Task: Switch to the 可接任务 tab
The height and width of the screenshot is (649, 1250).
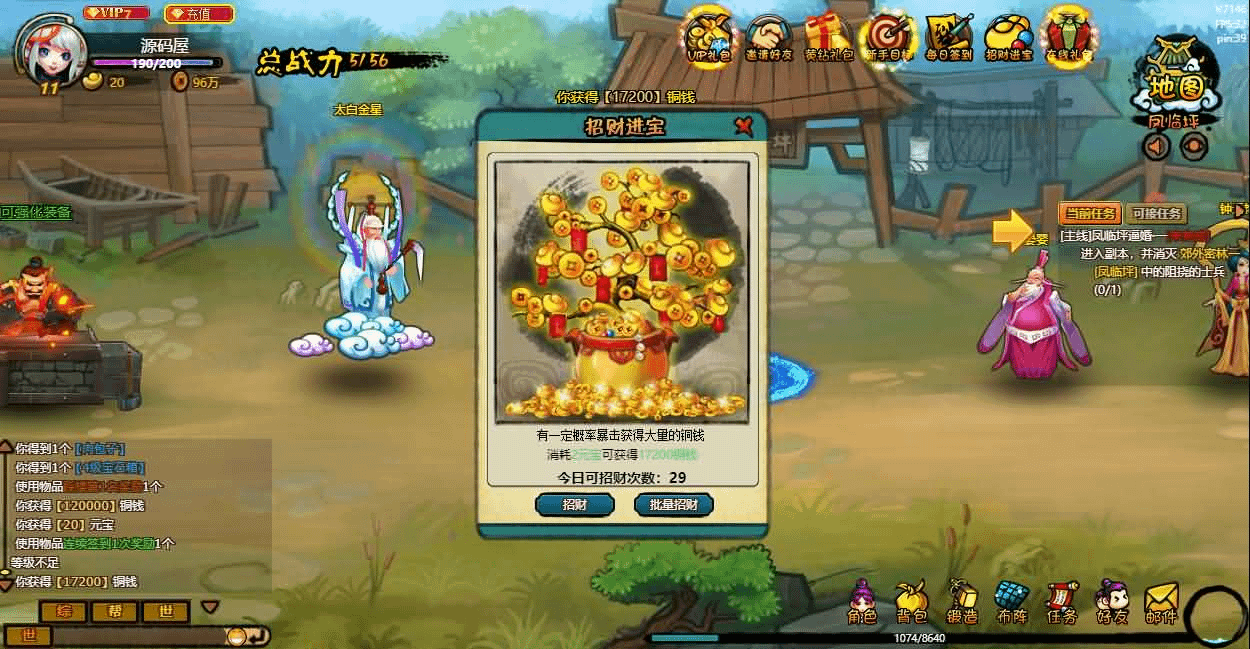Action: pos(1157,213)
